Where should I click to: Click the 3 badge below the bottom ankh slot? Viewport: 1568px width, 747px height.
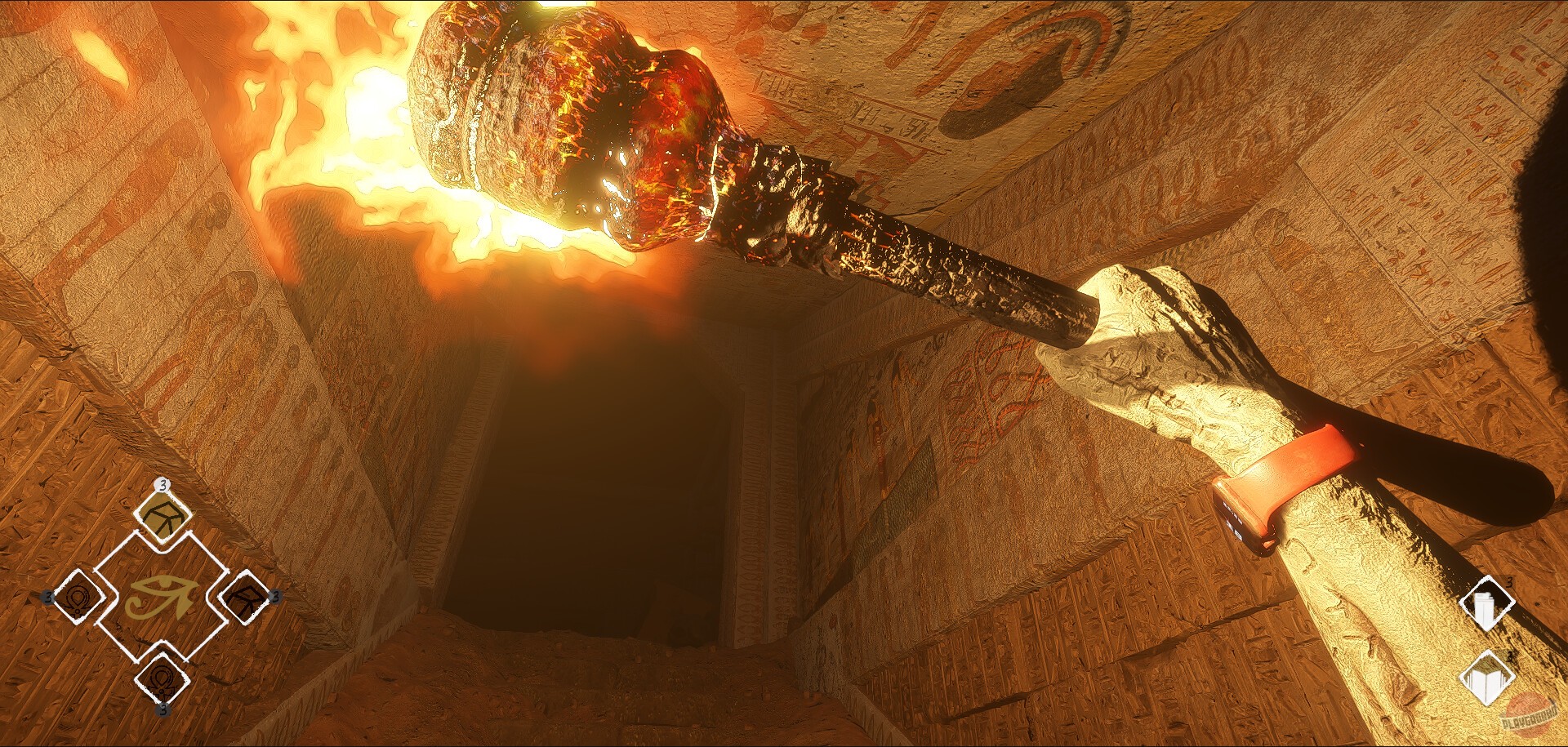click(x=163, y=709)
